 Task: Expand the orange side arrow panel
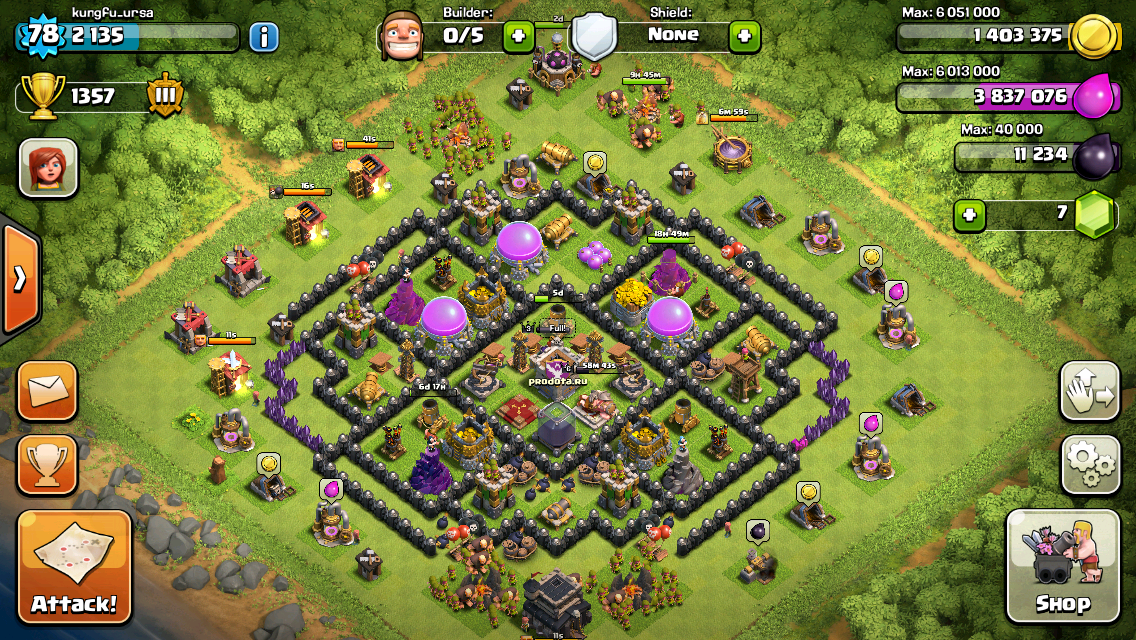pyautogui.click(x=20, y=278)
